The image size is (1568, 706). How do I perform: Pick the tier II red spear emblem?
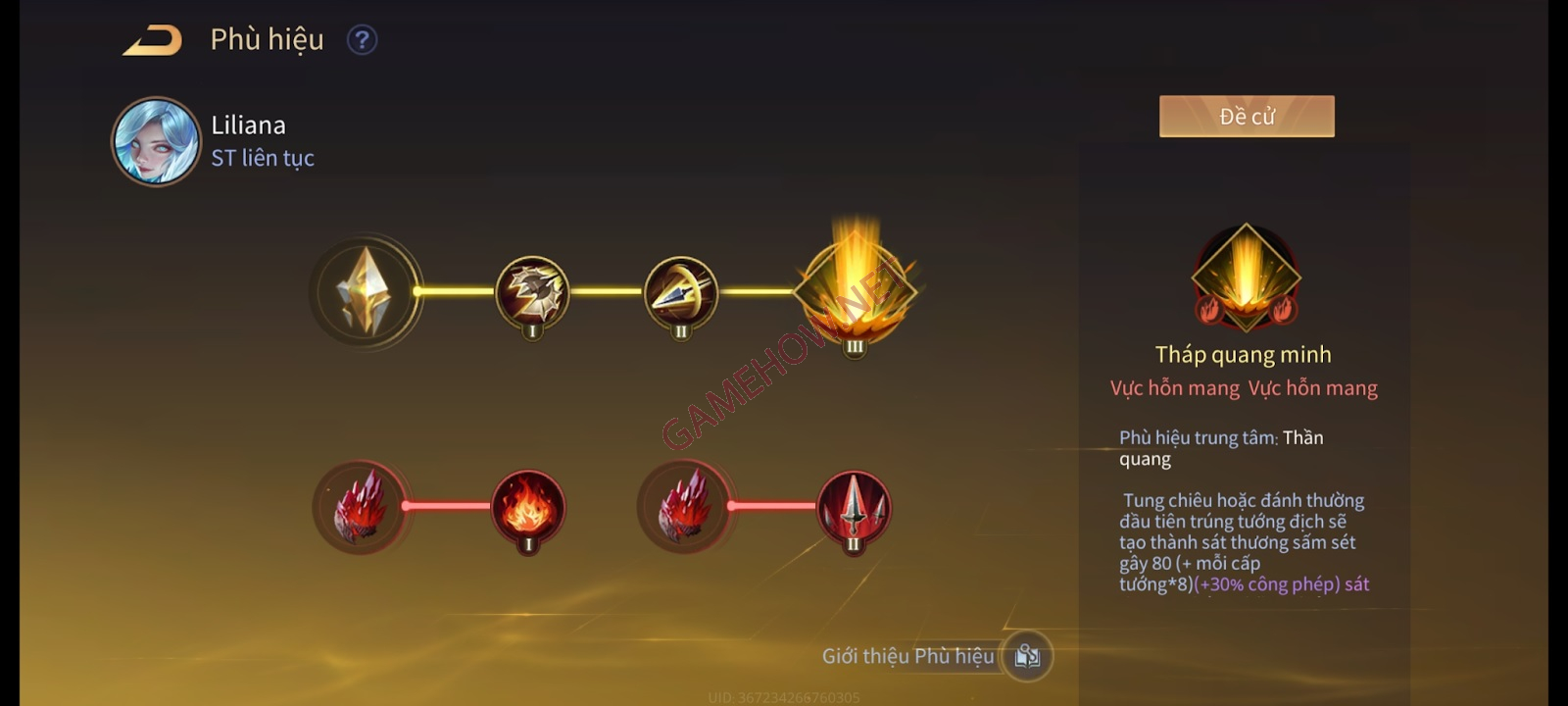coord(854,507)
